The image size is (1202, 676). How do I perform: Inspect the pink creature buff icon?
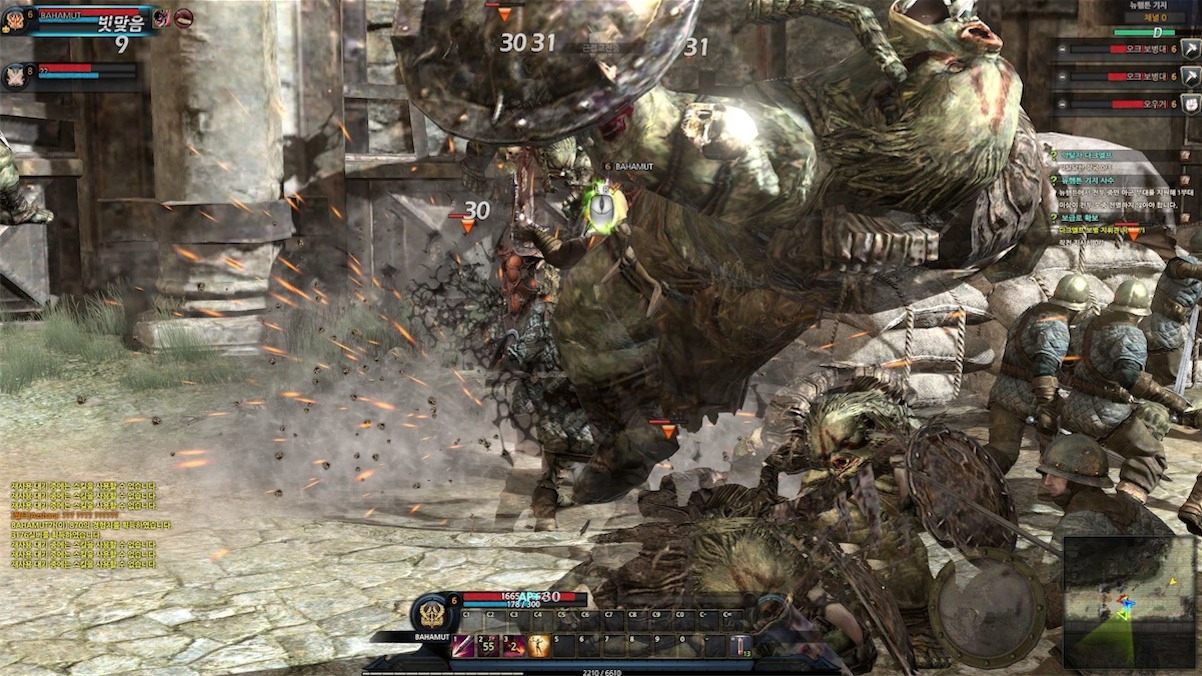coord(161,17)
